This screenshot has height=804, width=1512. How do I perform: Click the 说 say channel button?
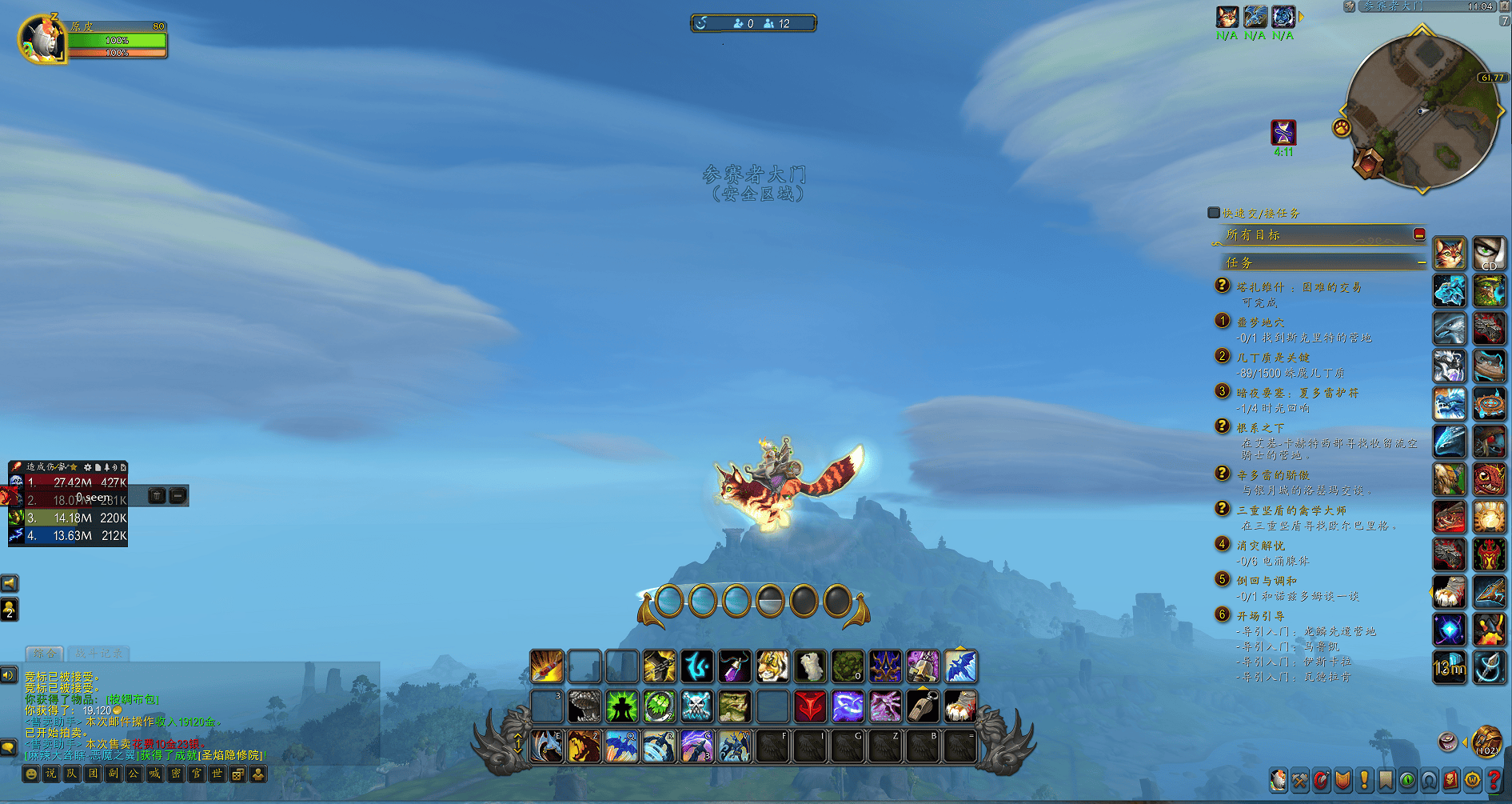point(51,774)
